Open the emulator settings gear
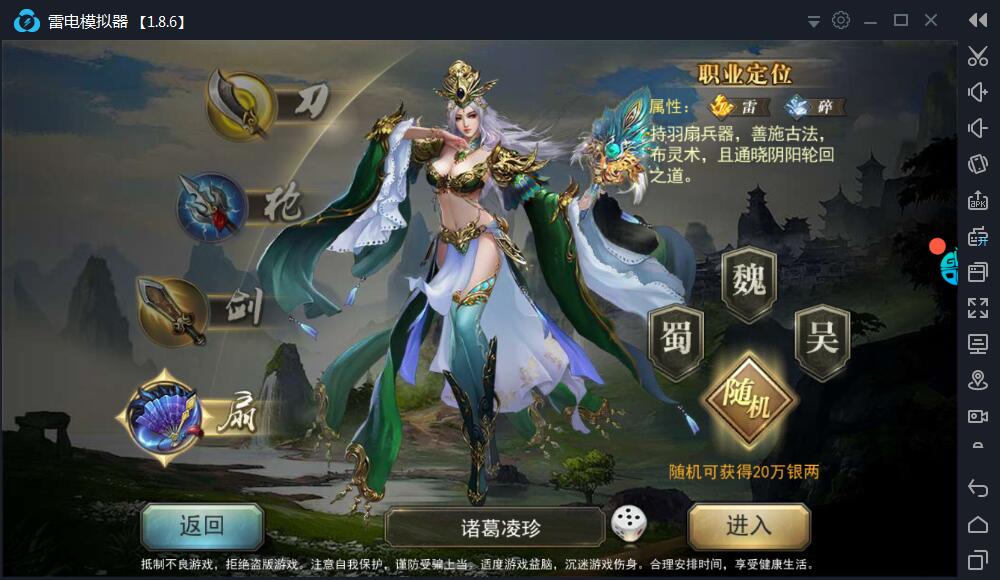The image size is (1000, 580). pos(841,20)
